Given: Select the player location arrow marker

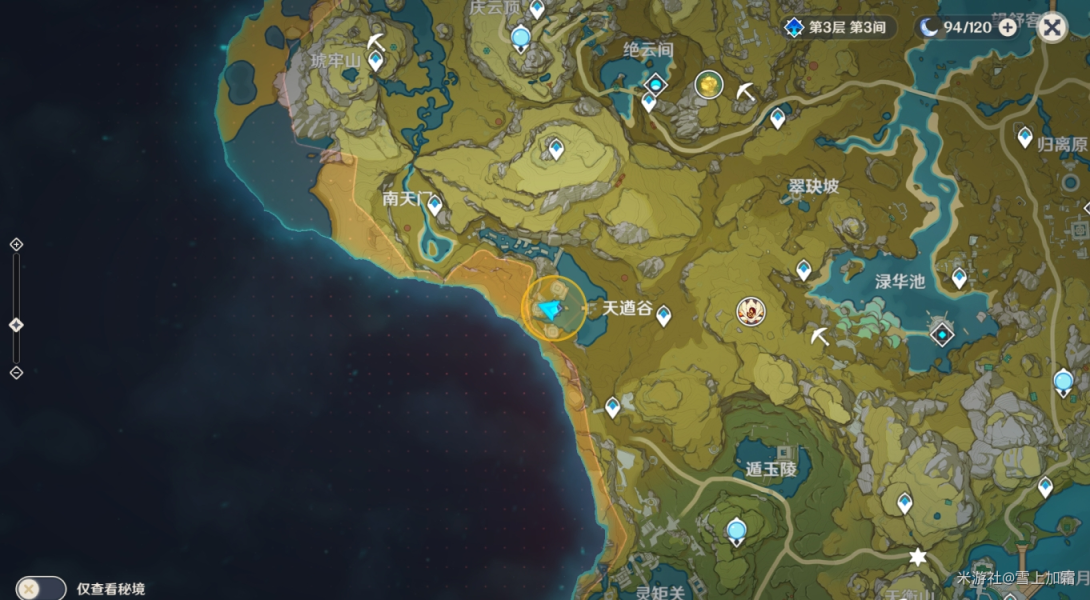Looking at the screenshot, I should point(551,310).
